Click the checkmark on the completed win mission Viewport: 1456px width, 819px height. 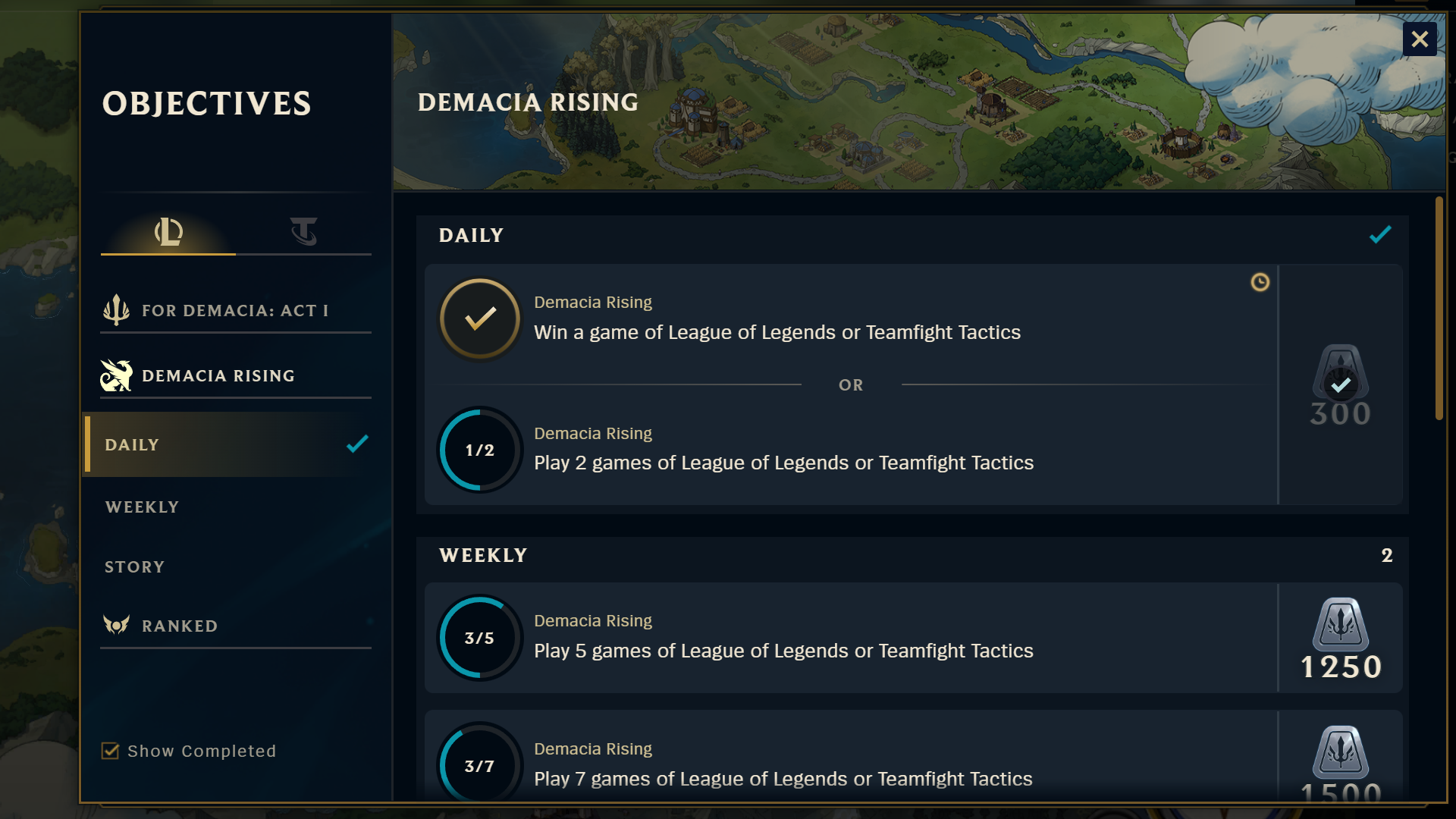(480, 318)
